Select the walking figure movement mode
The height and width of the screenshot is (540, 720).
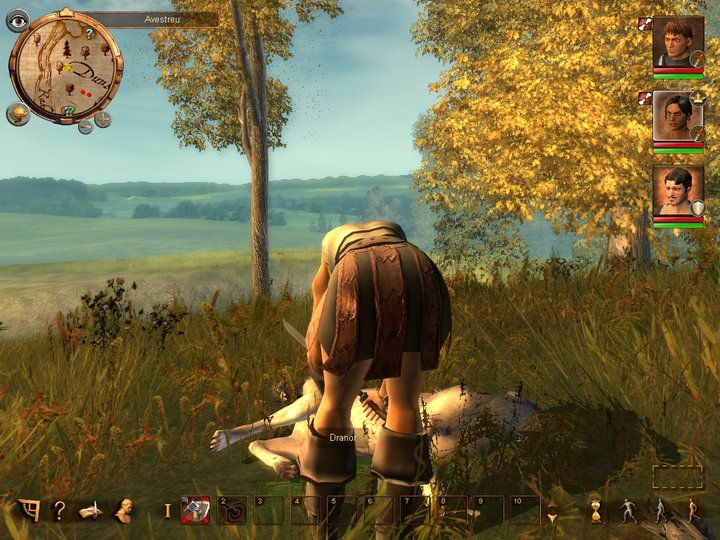[x=660, y=510]
